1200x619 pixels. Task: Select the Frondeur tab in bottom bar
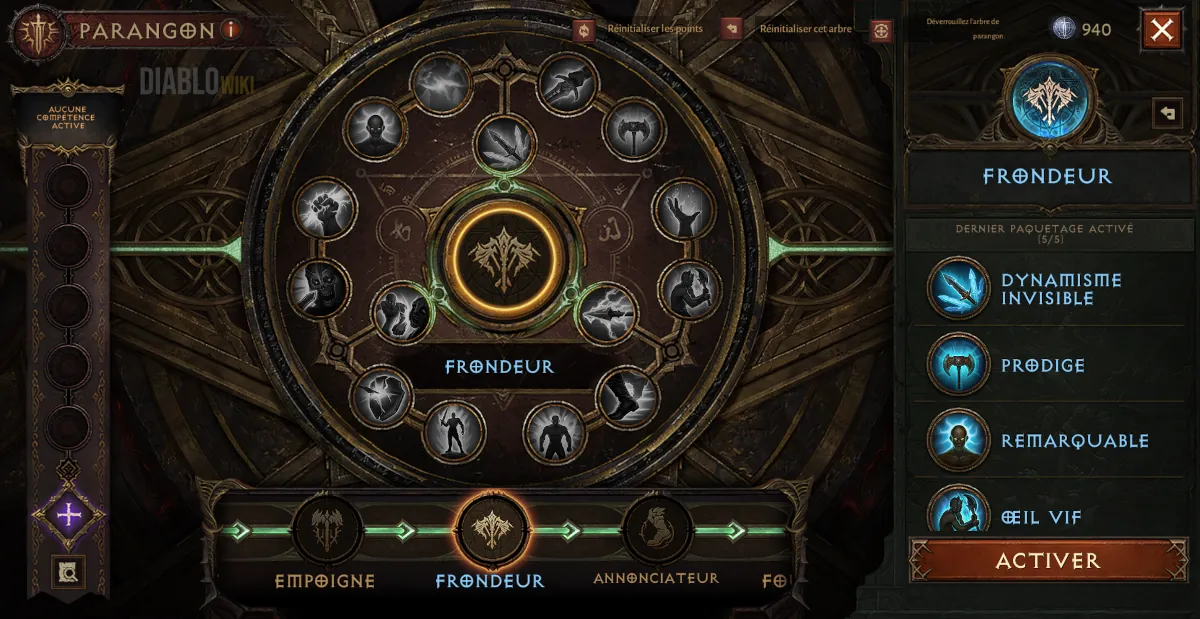pyautogui.click(x=491, y=530)
